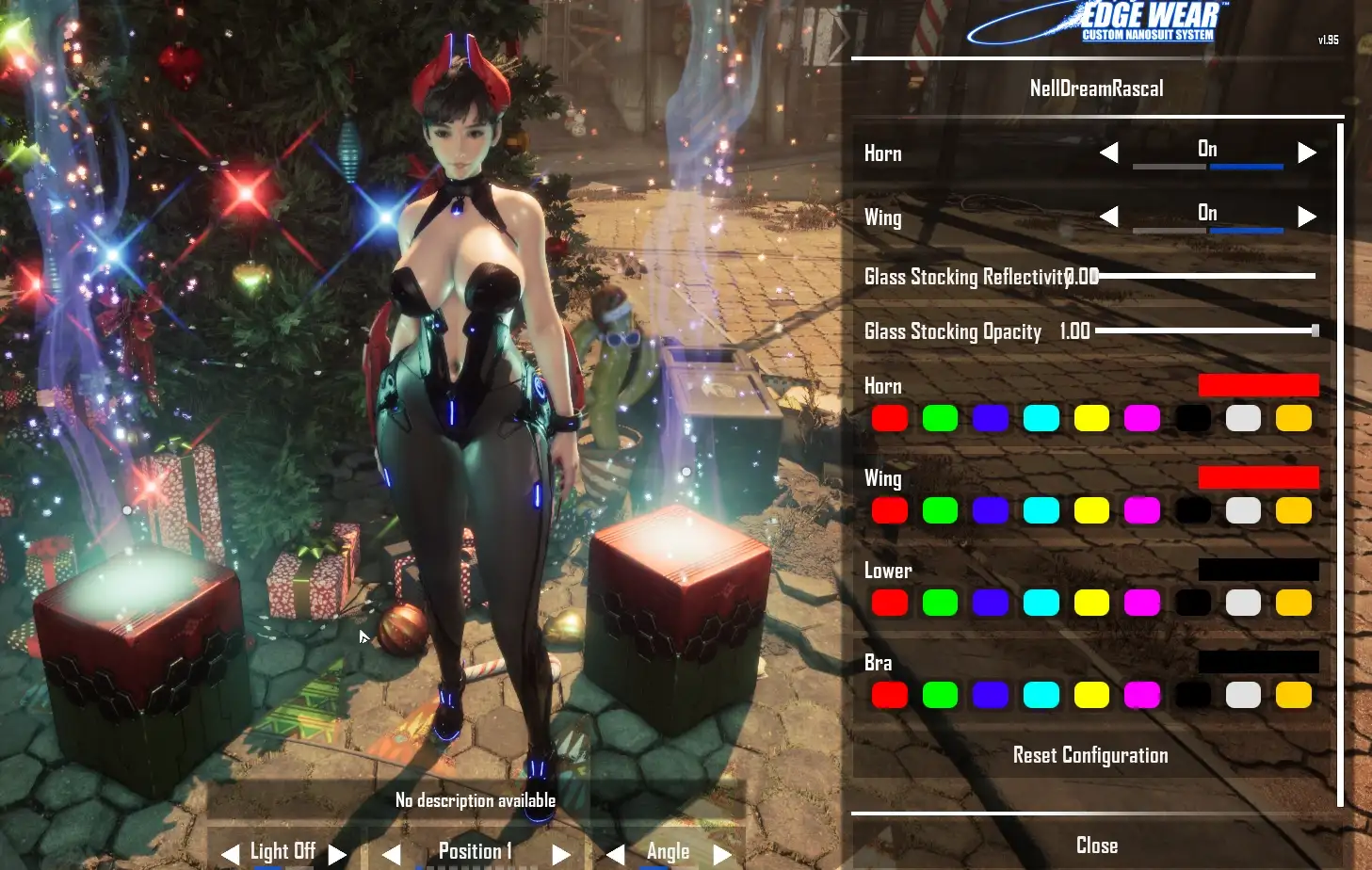1372x870 pixels.
Task: Click the right arrow beside Angle
Action: (x=722, y=854)
